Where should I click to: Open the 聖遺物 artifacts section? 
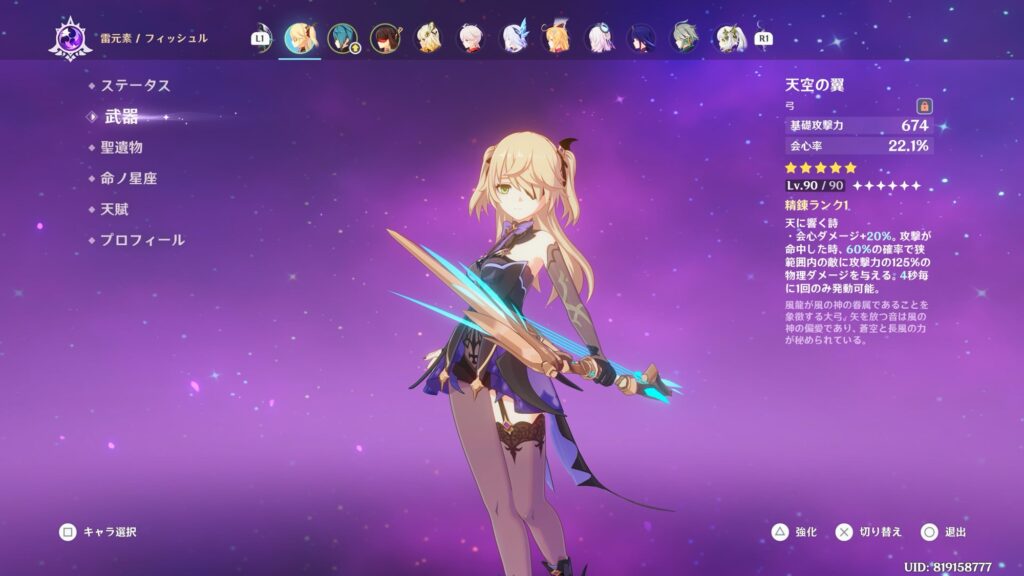click(x=128, y=148)
